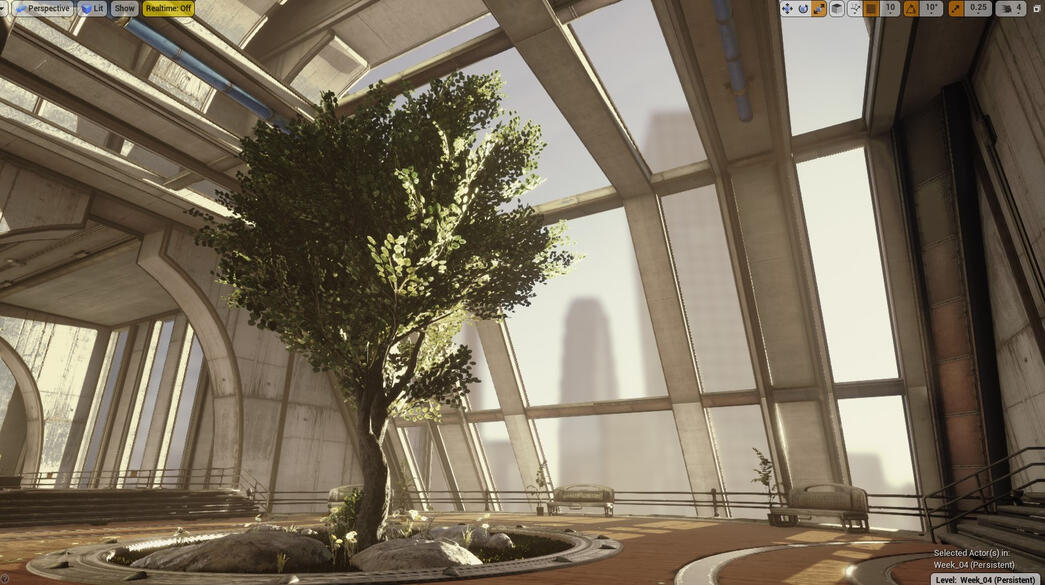
Task: Click the Level: Week_04 (Persistent) button
Action: tap(987, 579)
